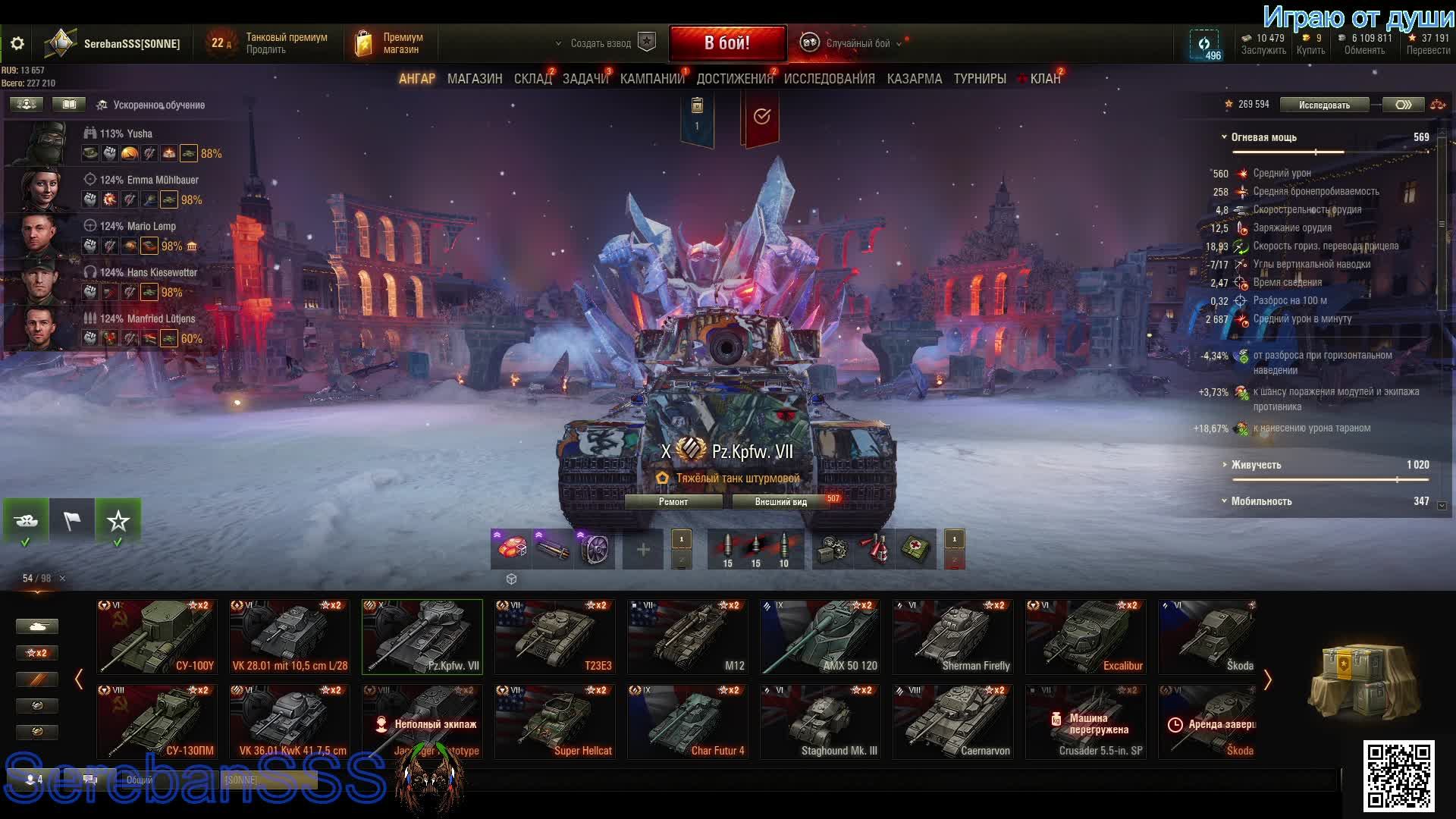1456x819 pixels.
Task: Select crew member Yusha
Action: tap(126, 133)
